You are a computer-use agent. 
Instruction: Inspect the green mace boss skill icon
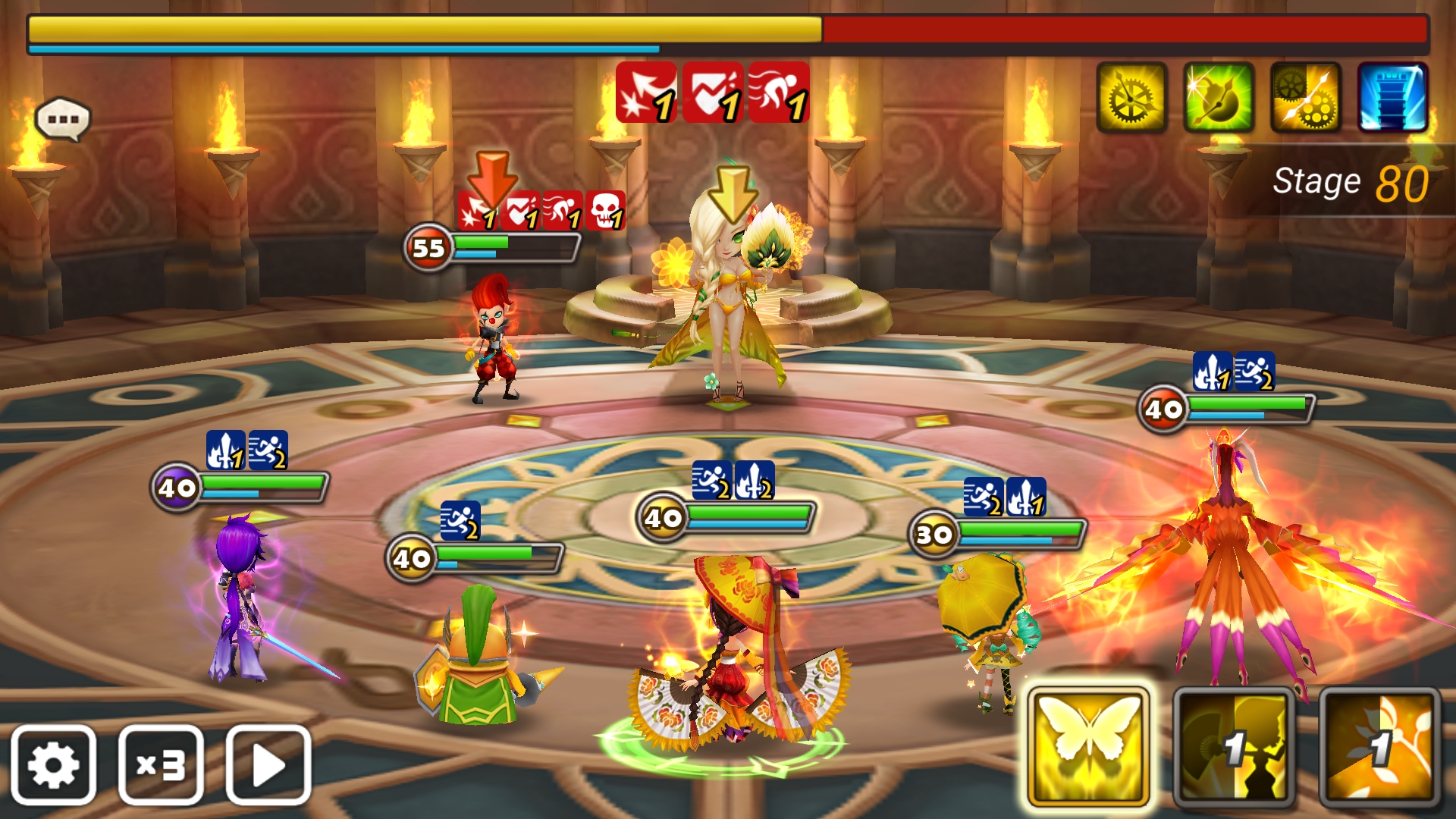pyautogui.click(x=1219, y=98)
